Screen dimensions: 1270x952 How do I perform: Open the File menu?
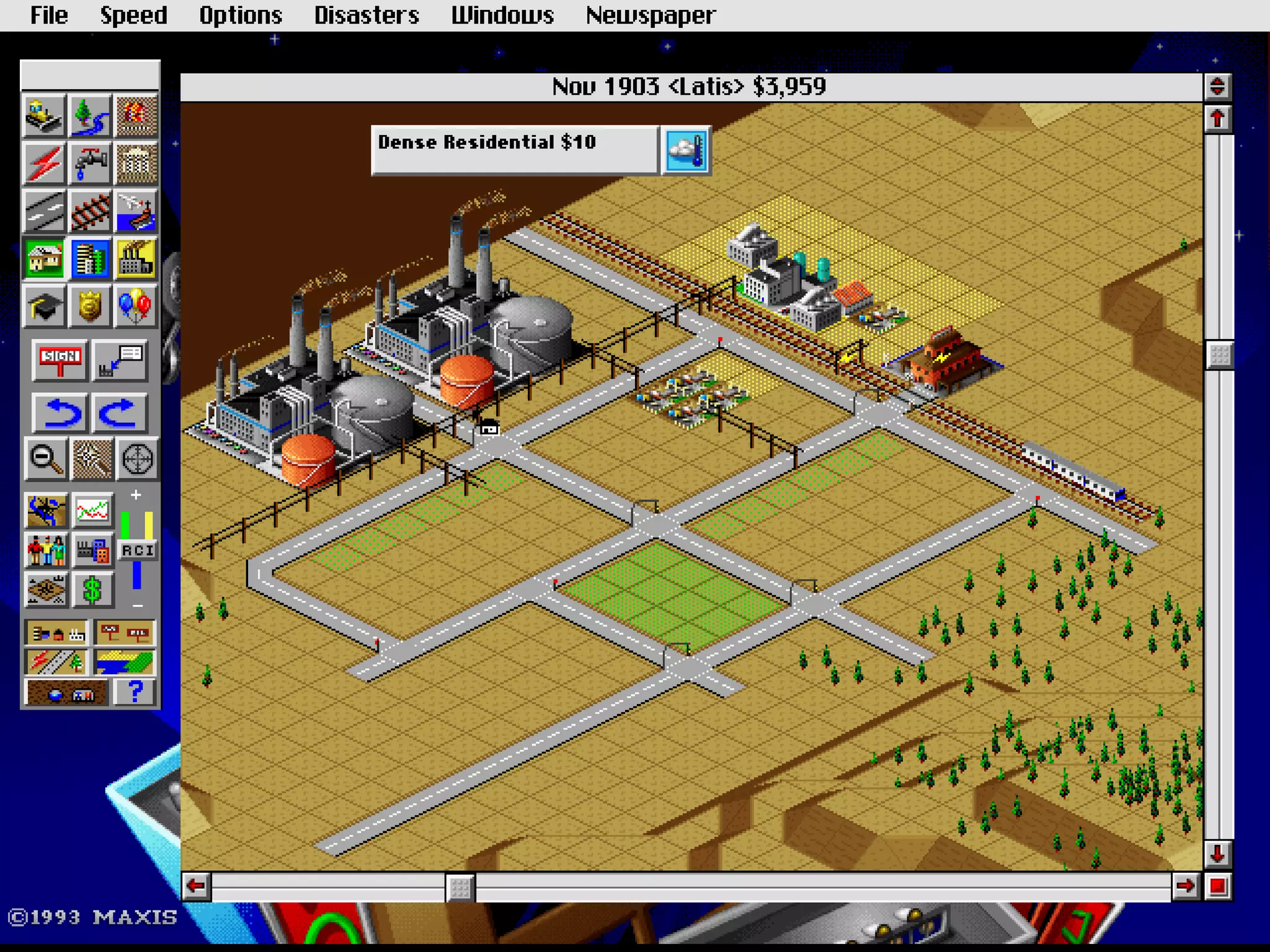tap(48, 15)
